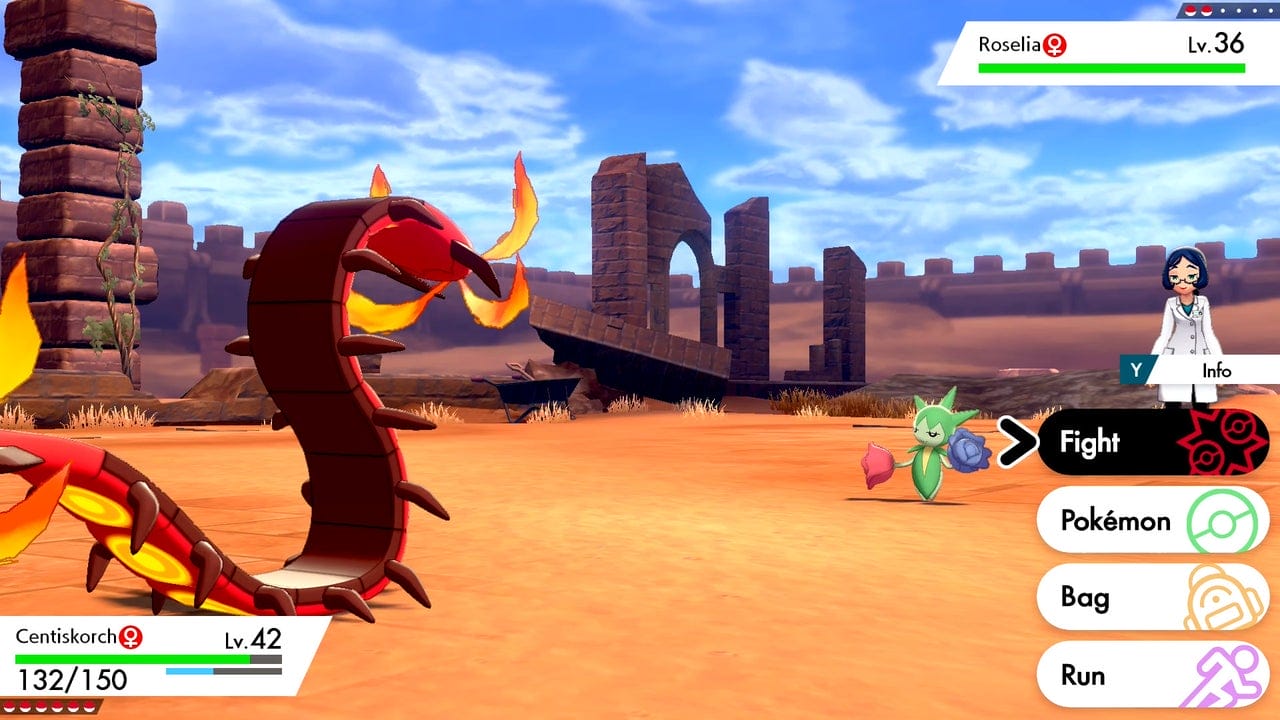
Task: Open the Bag menu
Action: (1152, 598)
